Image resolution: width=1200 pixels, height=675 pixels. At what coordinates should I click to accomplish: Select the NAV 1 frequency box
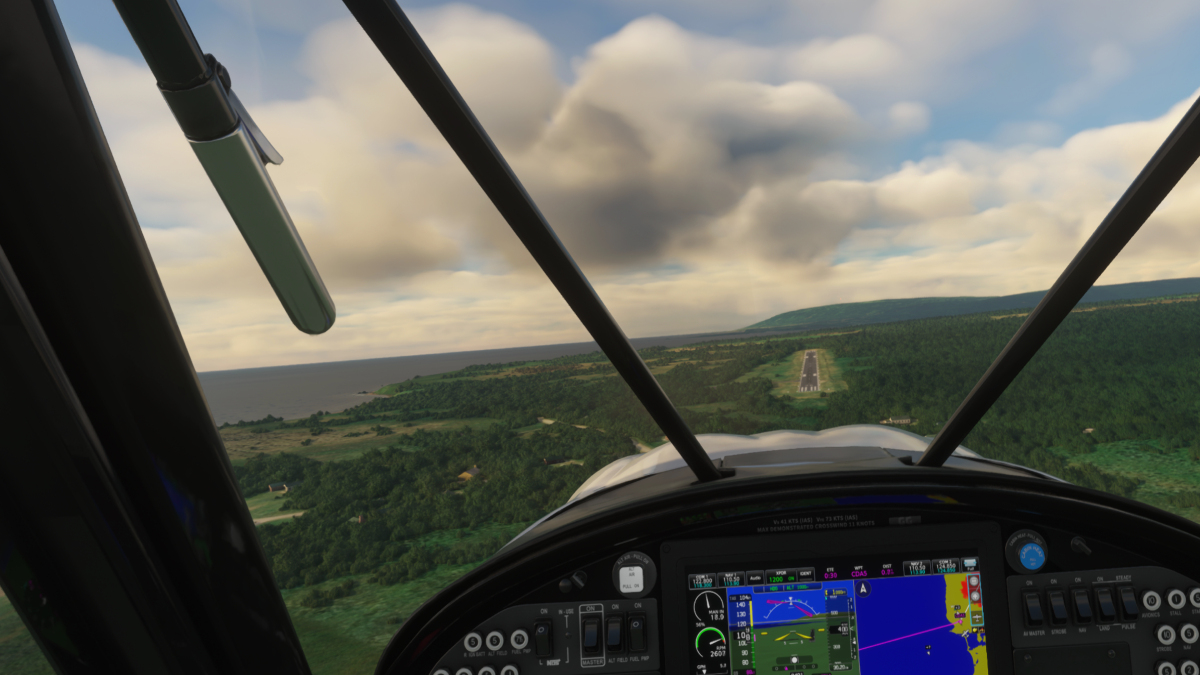point(731,579)
